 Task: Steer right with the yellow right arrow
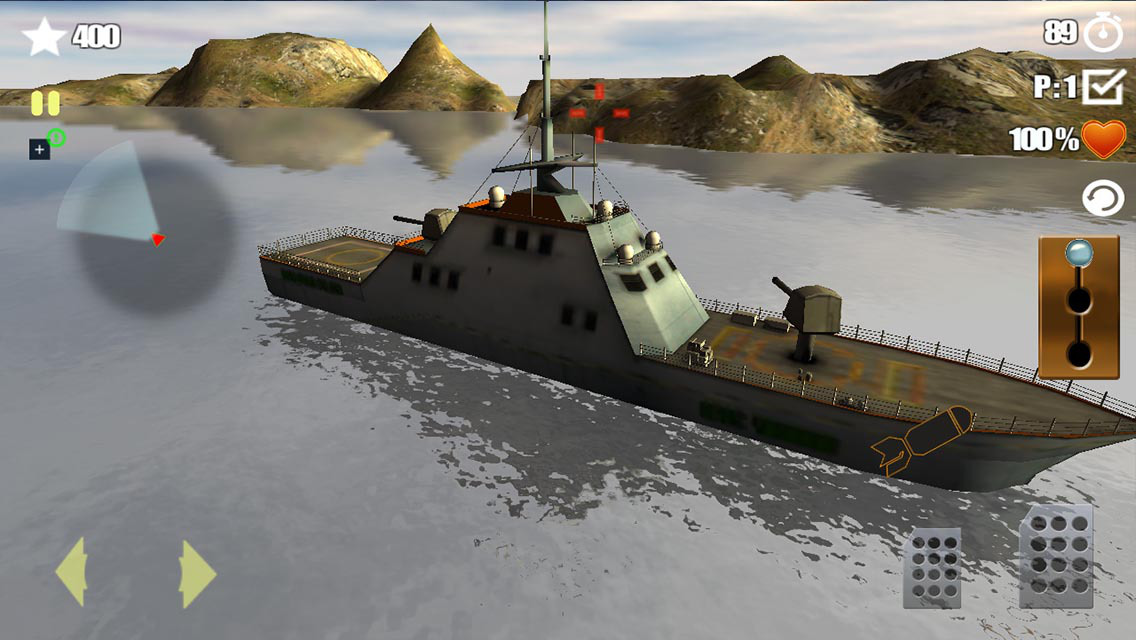click(197, 573)
